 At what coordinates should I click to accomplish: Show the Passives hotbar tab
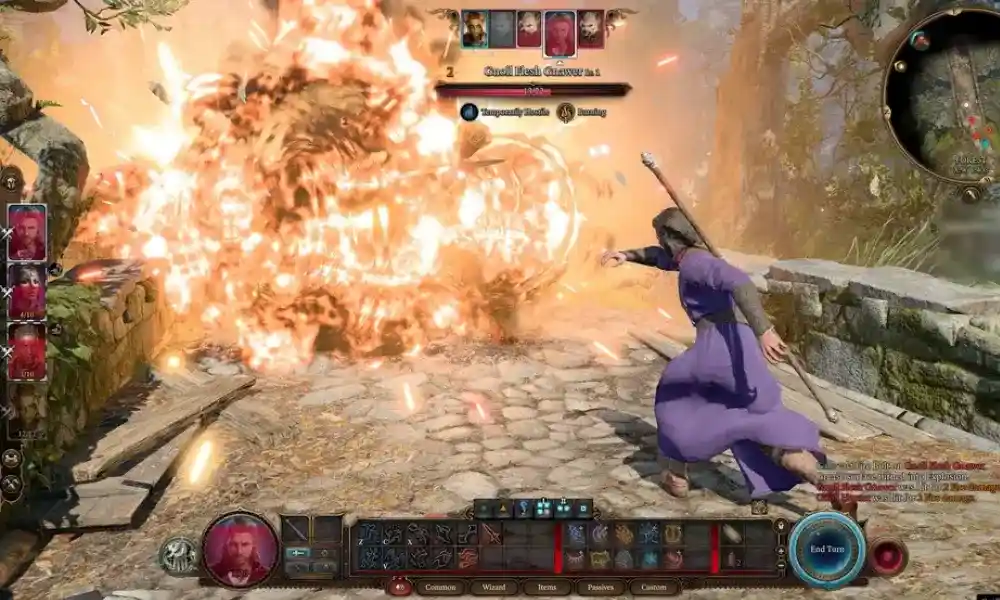[x=600, y=587]
